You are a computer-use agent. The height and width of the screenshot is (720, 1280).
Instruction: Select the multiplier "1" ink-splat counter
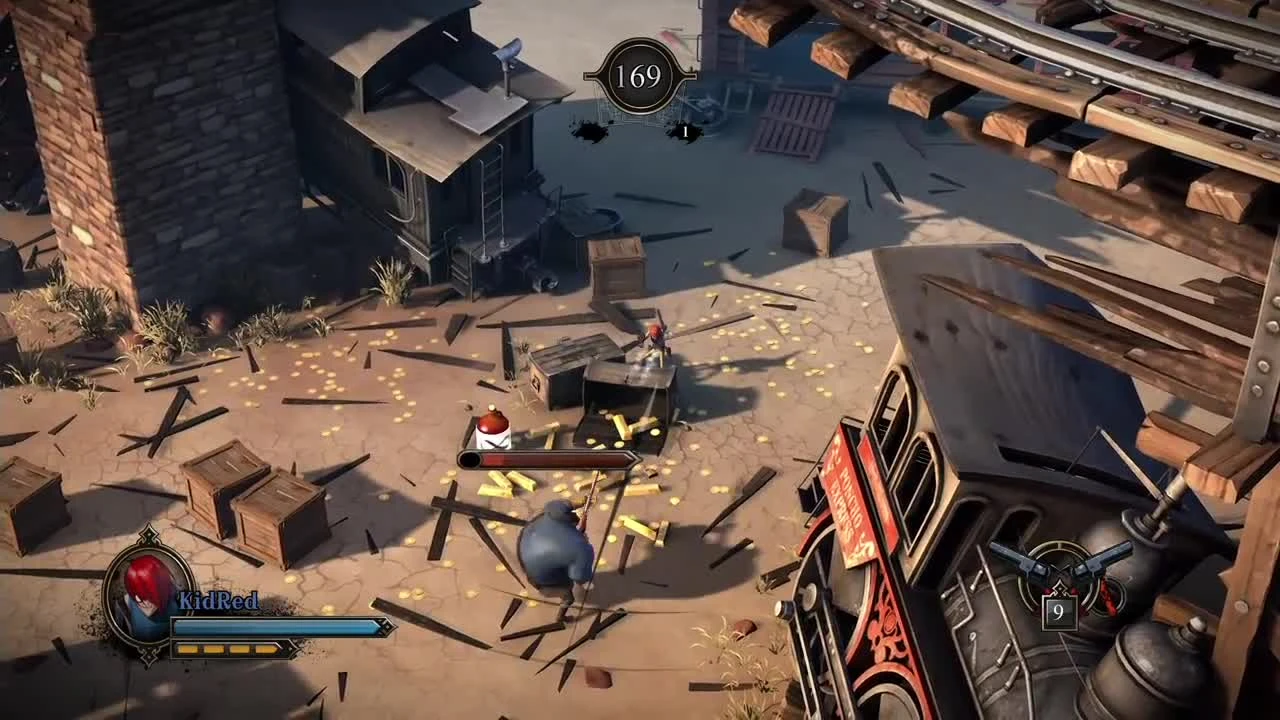683,131
